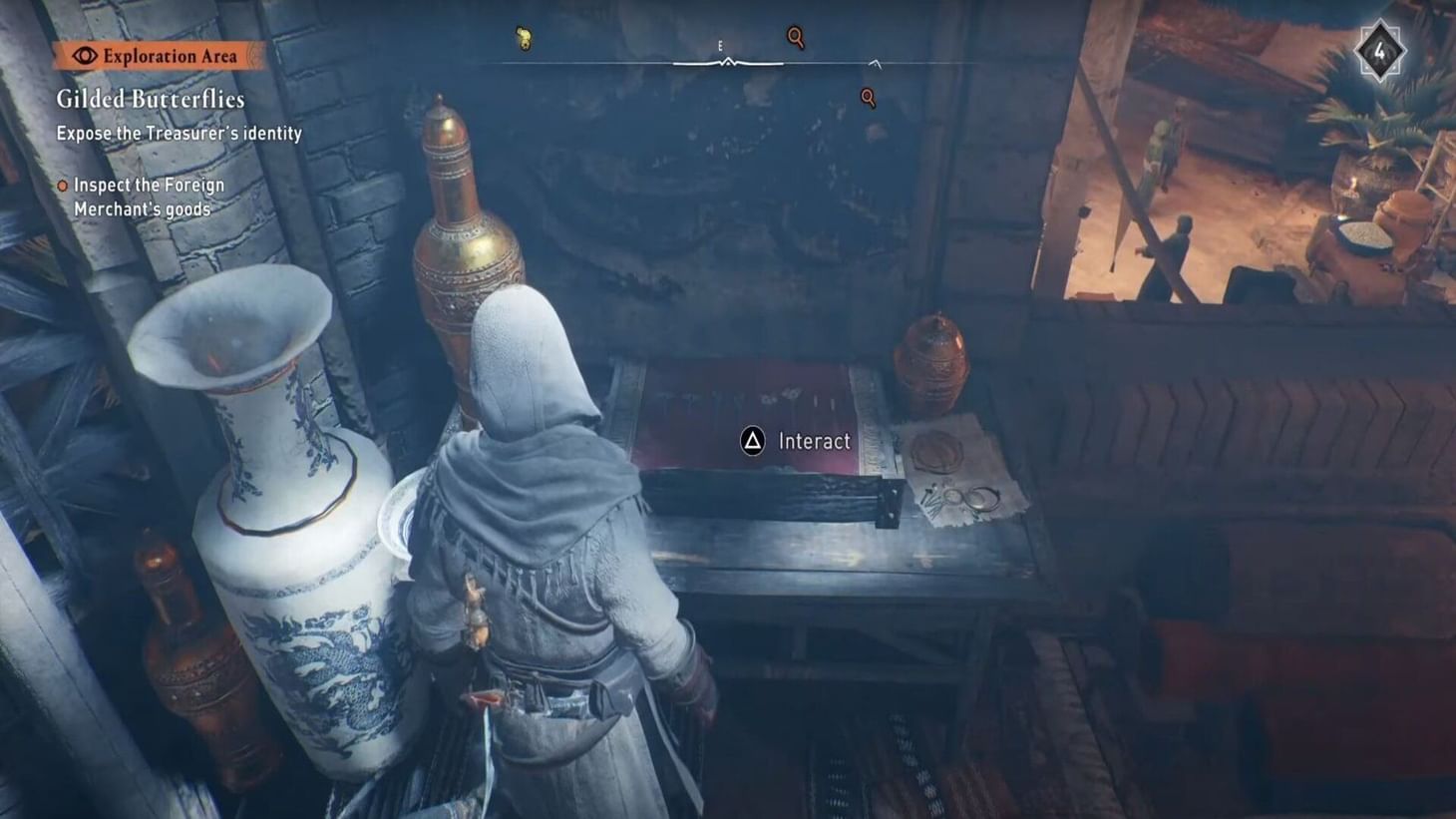Click the lower magnifying glass investigation marker
Image resolution: width=1456 pixels, height=819 pixels.
coord(868,97)
